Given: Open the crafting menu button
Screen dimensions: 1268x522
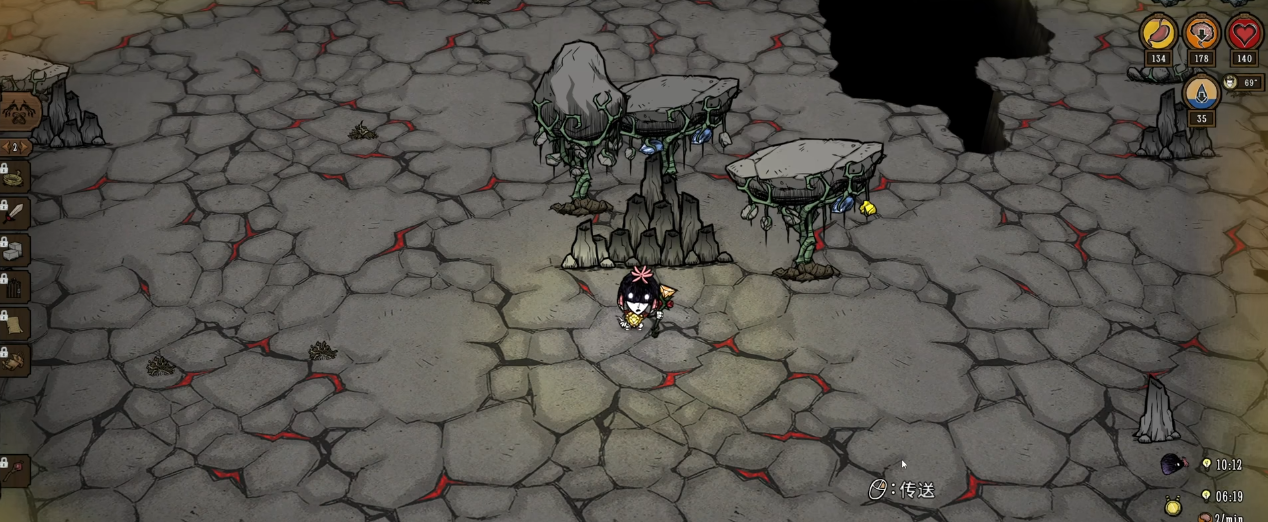Looking at the screenshot, I should point(18,111).
